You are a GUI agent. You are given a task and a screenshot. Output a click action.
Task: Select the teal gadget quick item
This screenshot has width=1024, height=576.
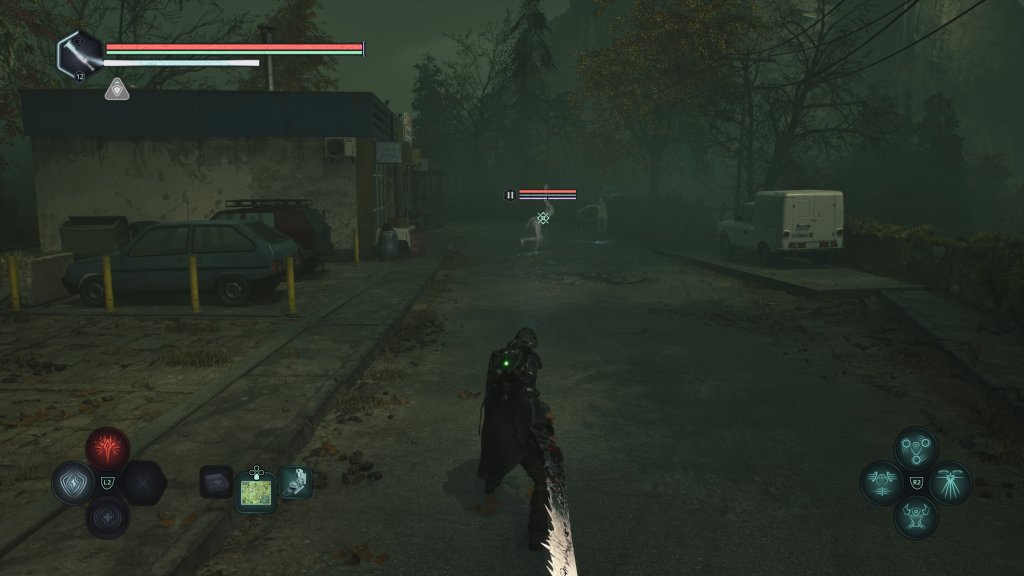(295, 482)
